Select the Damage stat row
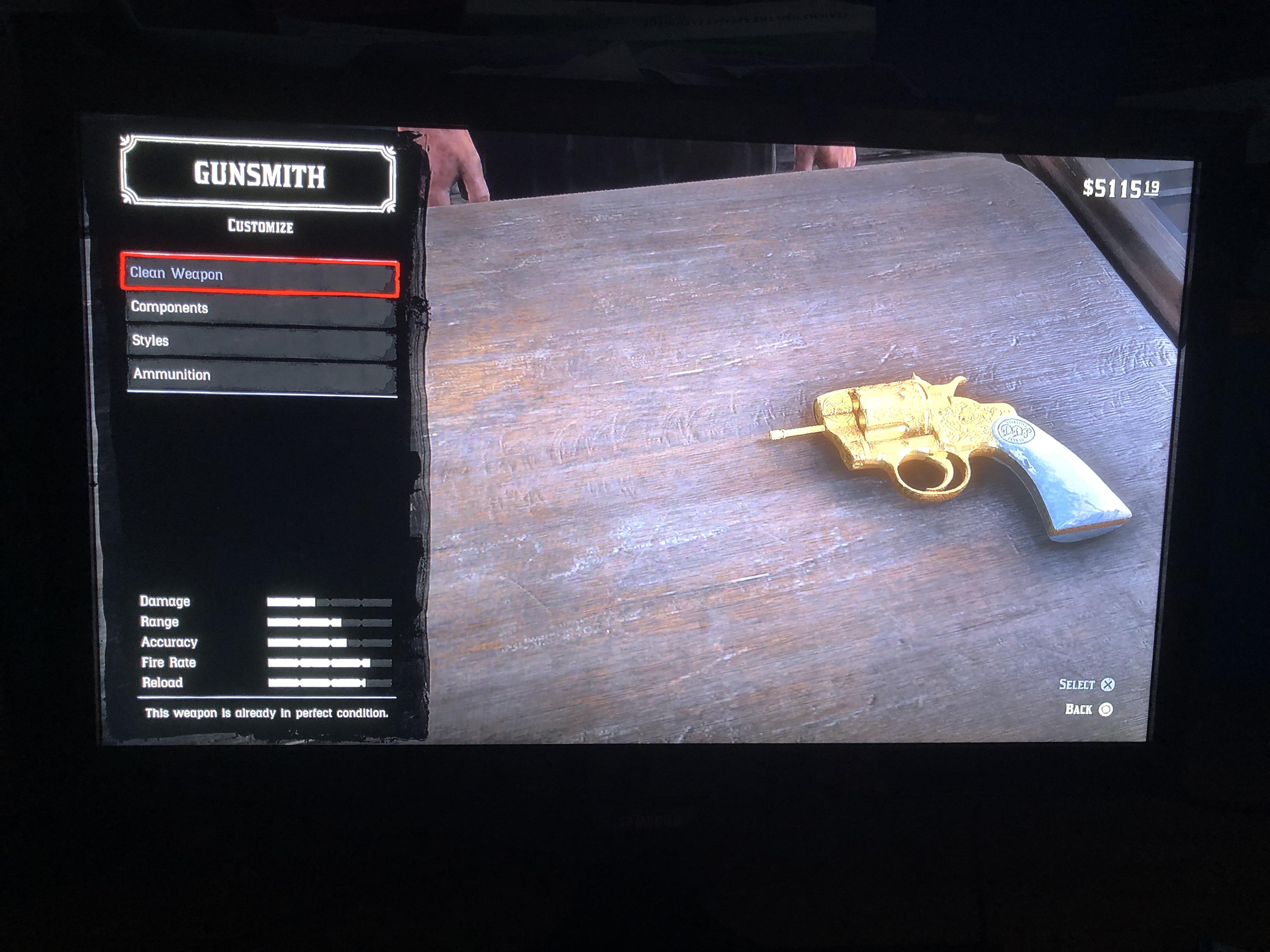The height and width of the screenshot is (952, 1270). tap(167, 601)
